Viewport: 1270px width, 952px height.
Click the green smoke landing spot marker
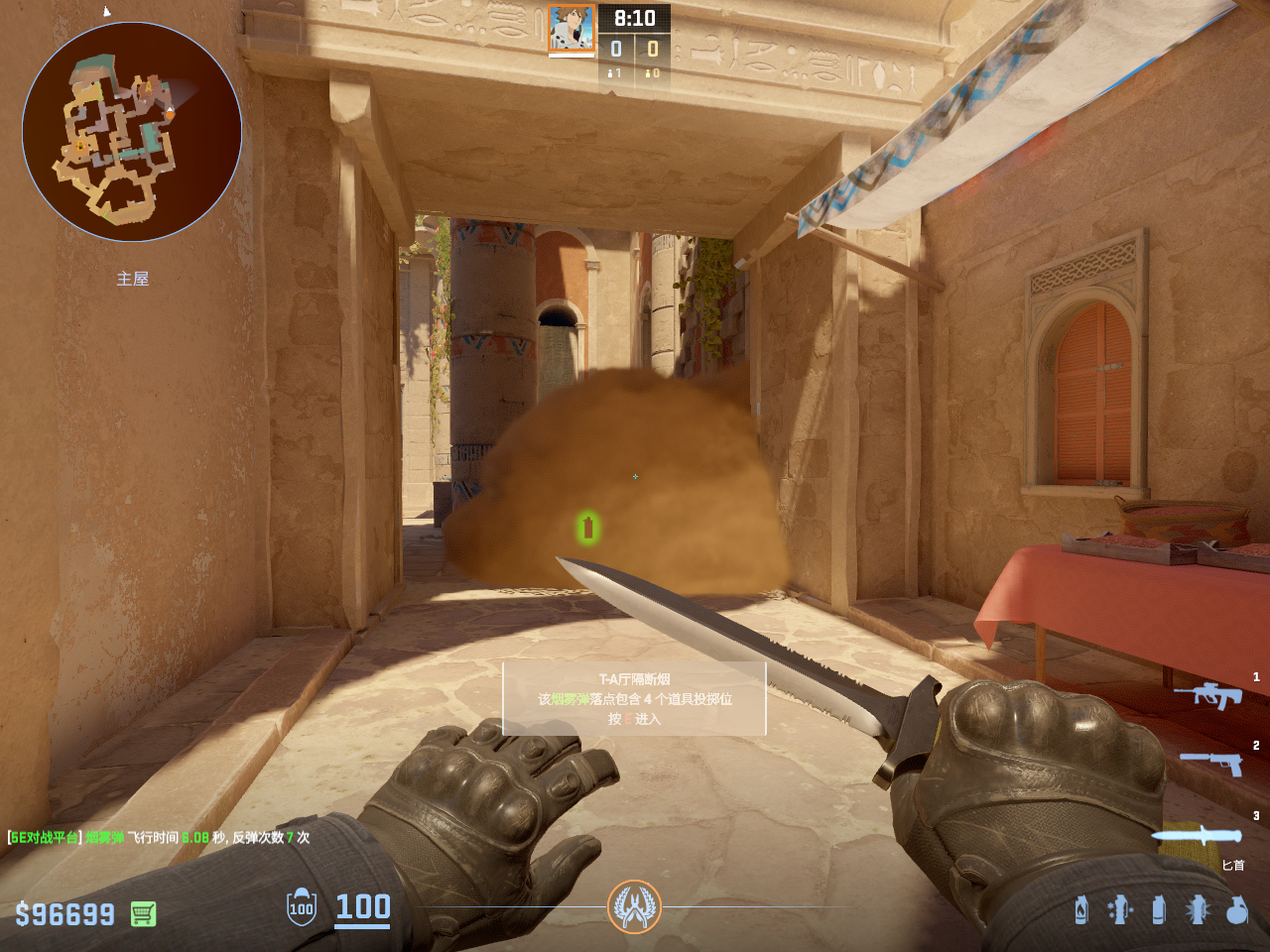coord(587,528)
